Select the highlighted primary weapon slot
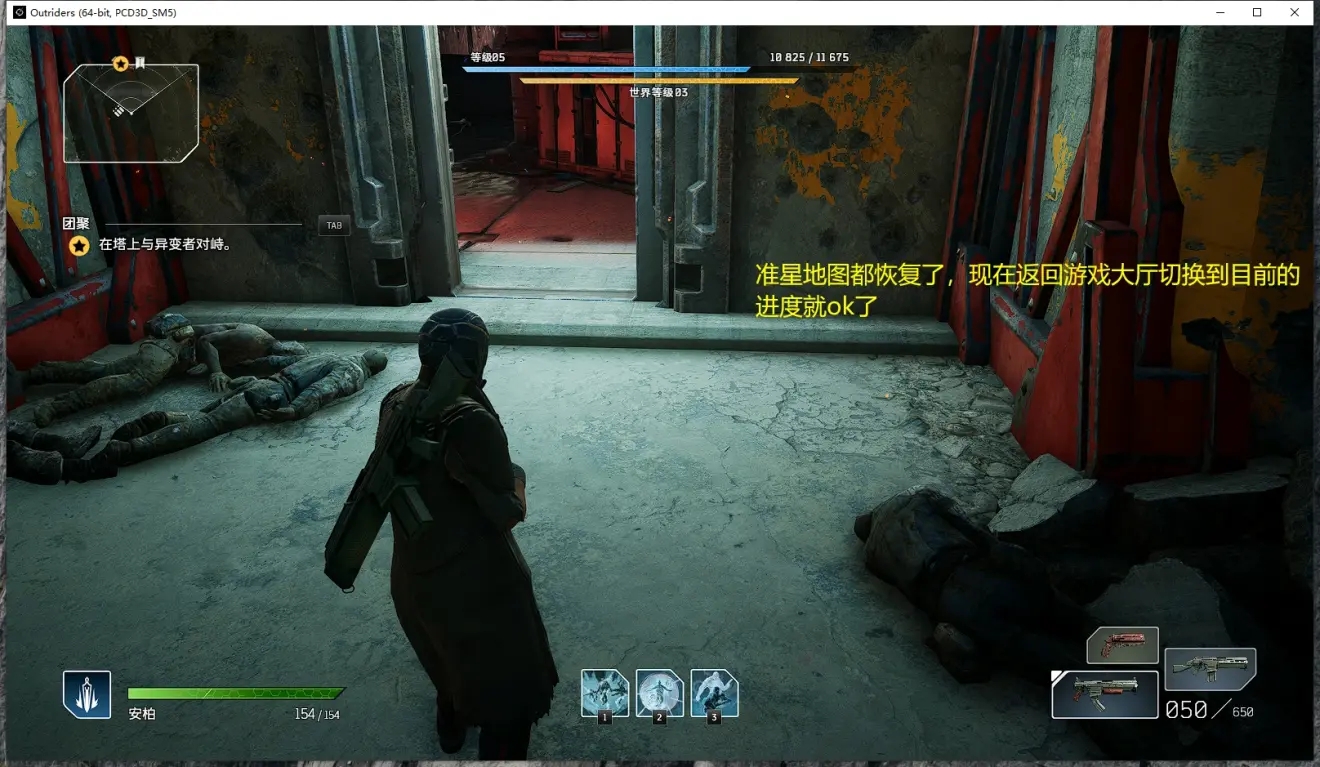Viewport: 1320px width, 767px height. pos(1105,694)
